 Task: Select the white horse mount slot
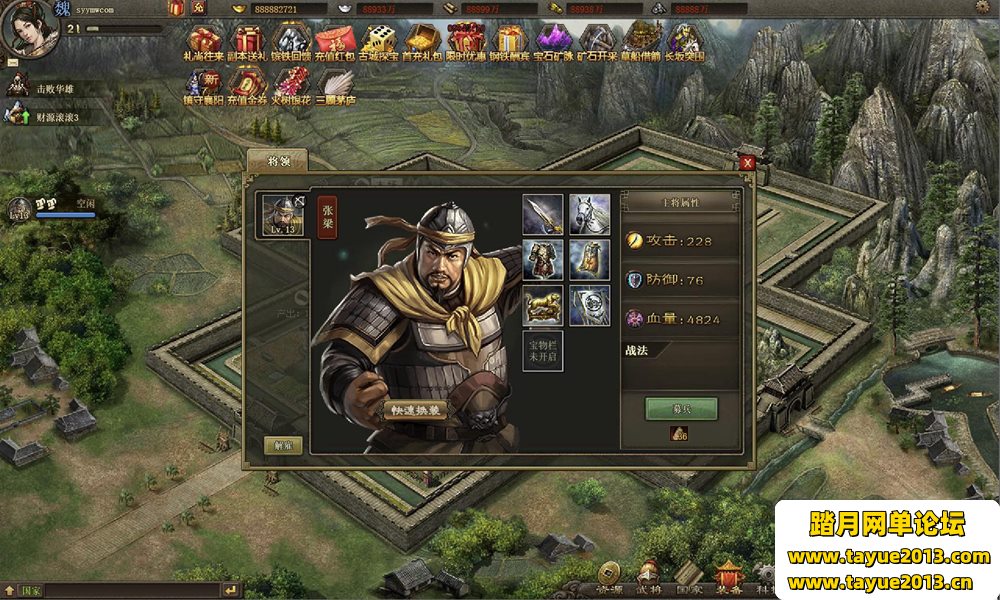click(x=590, y=214)
